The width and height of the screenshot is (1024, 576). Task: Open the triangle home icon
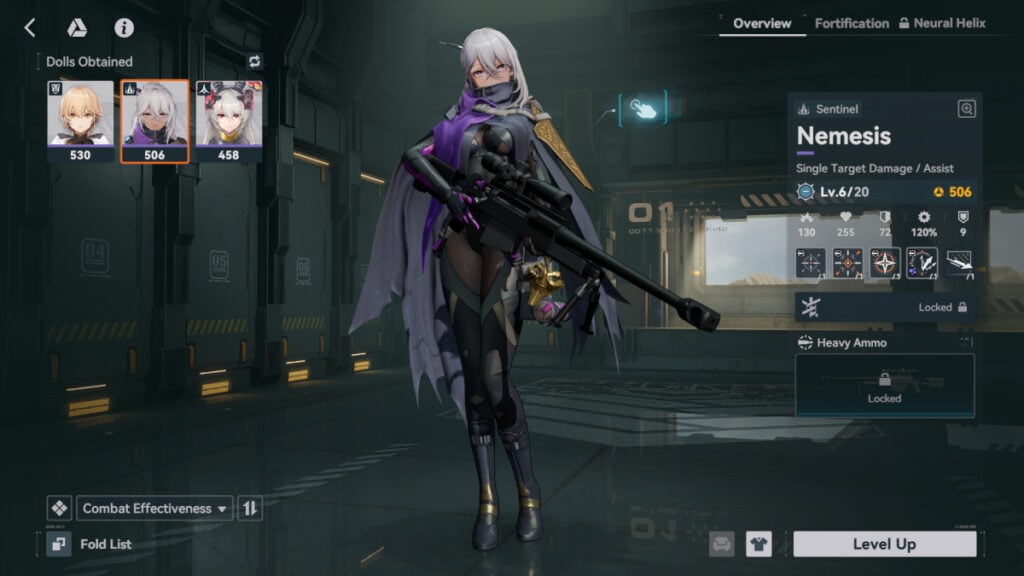pyautogui.click(x=77, y=28)
